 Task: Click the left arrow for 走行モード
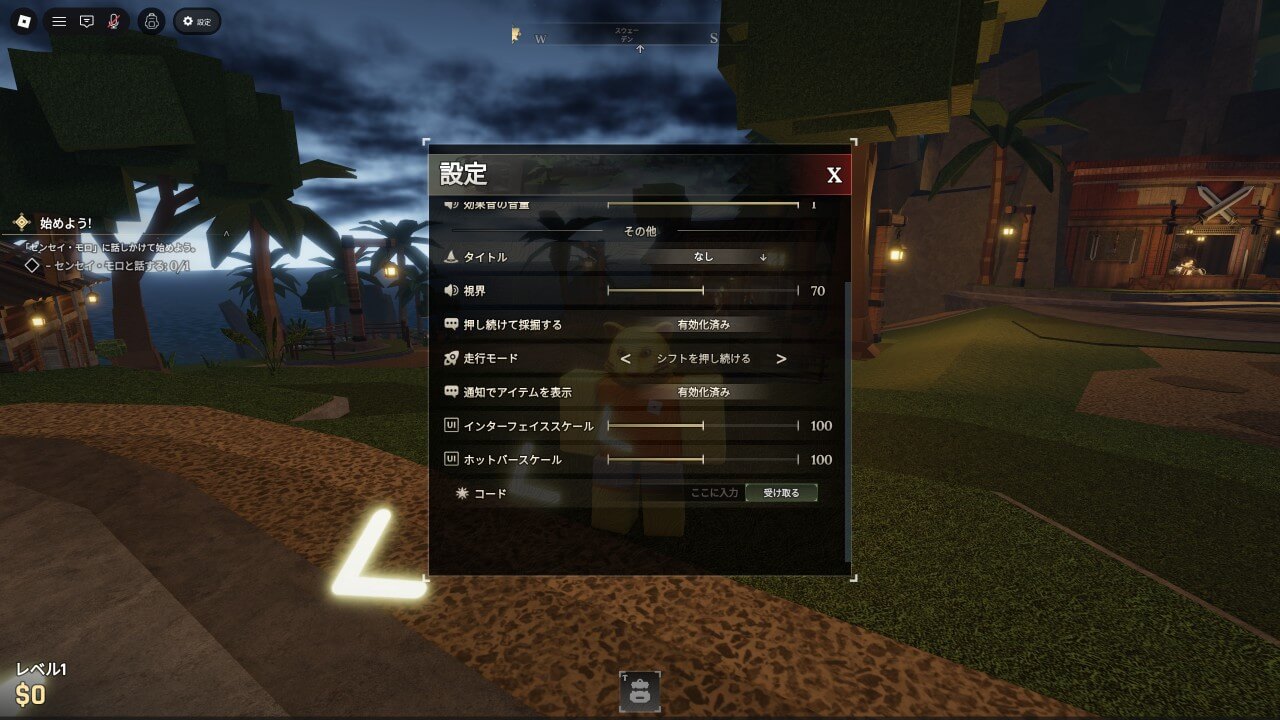(625, 359)
